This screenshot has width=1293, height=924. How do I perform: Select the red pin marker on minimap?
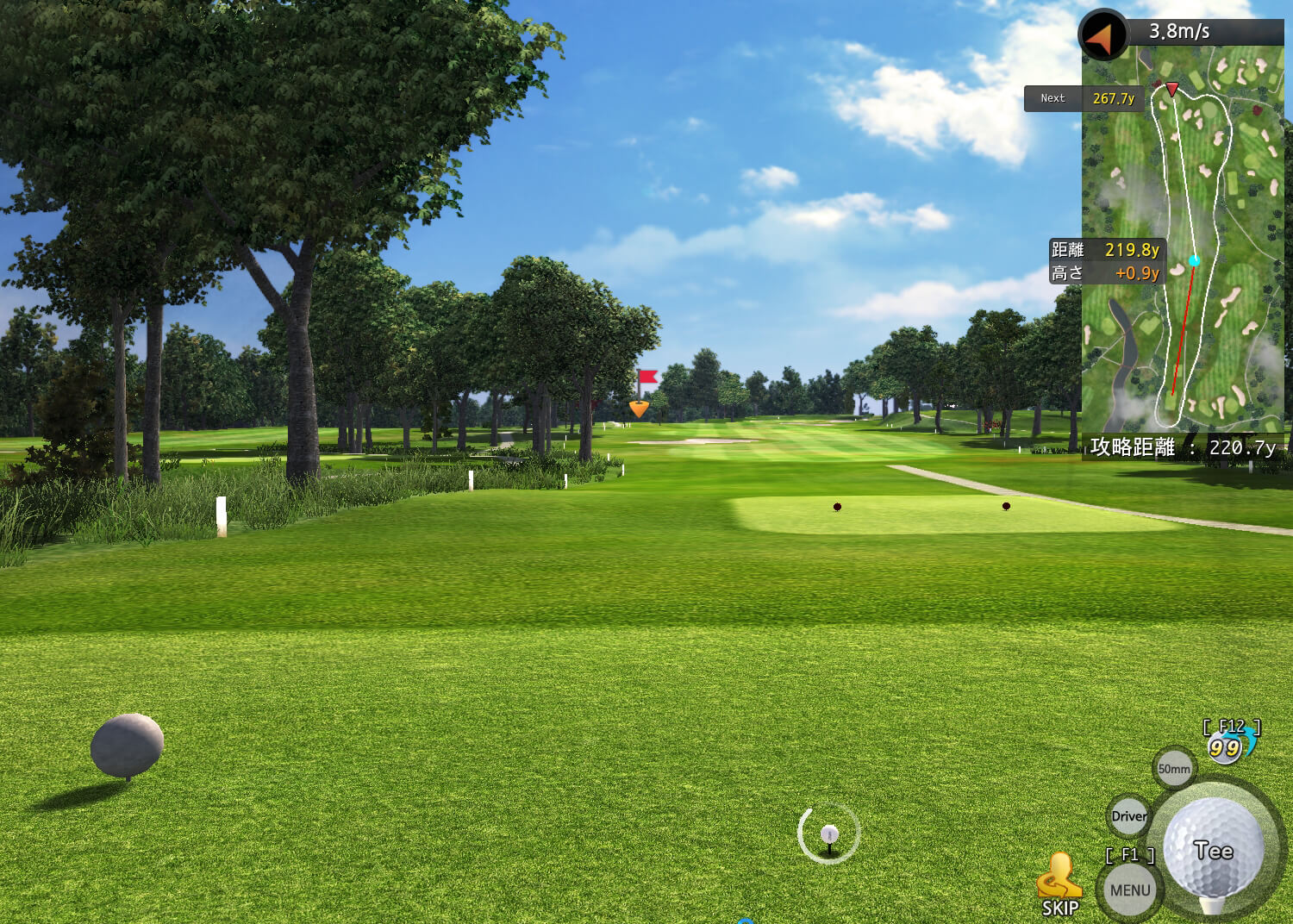click(x=1172, y=88)
